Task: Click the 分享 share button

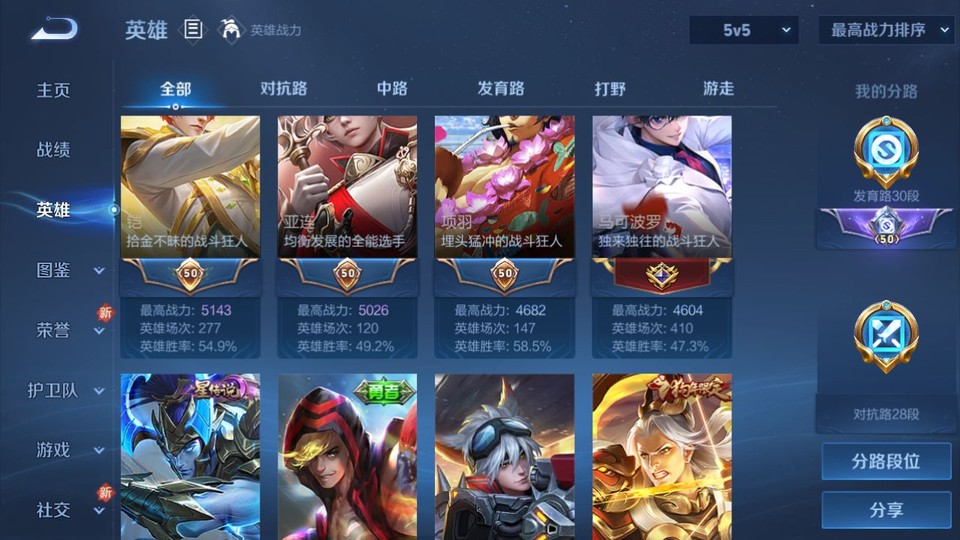Action: (x=886, y=510)
